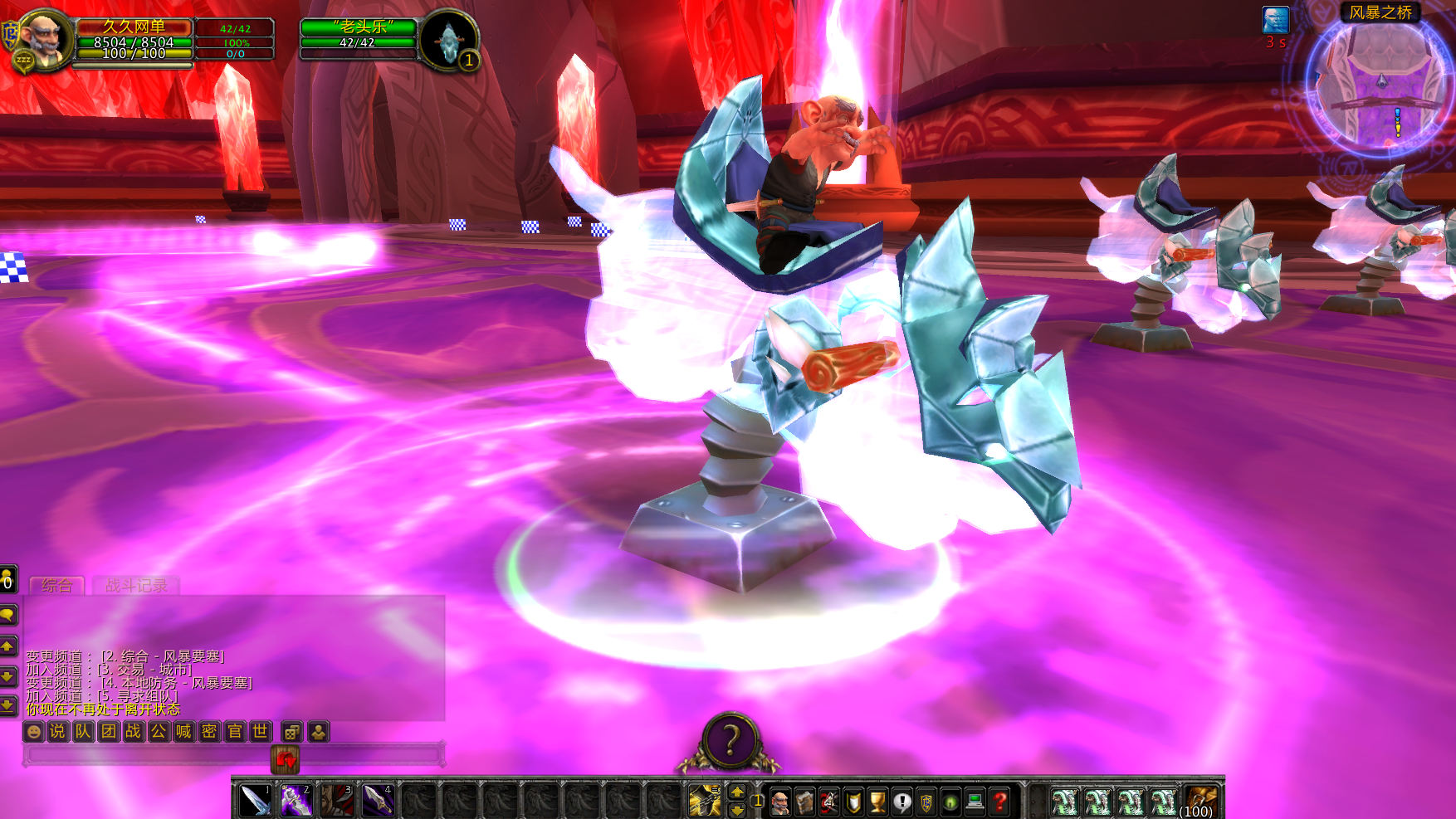Image resolution: width=1456 pixels, height=819 pixels.
Task: Open the golden trophy achievements button
Action: click(877, 802)
